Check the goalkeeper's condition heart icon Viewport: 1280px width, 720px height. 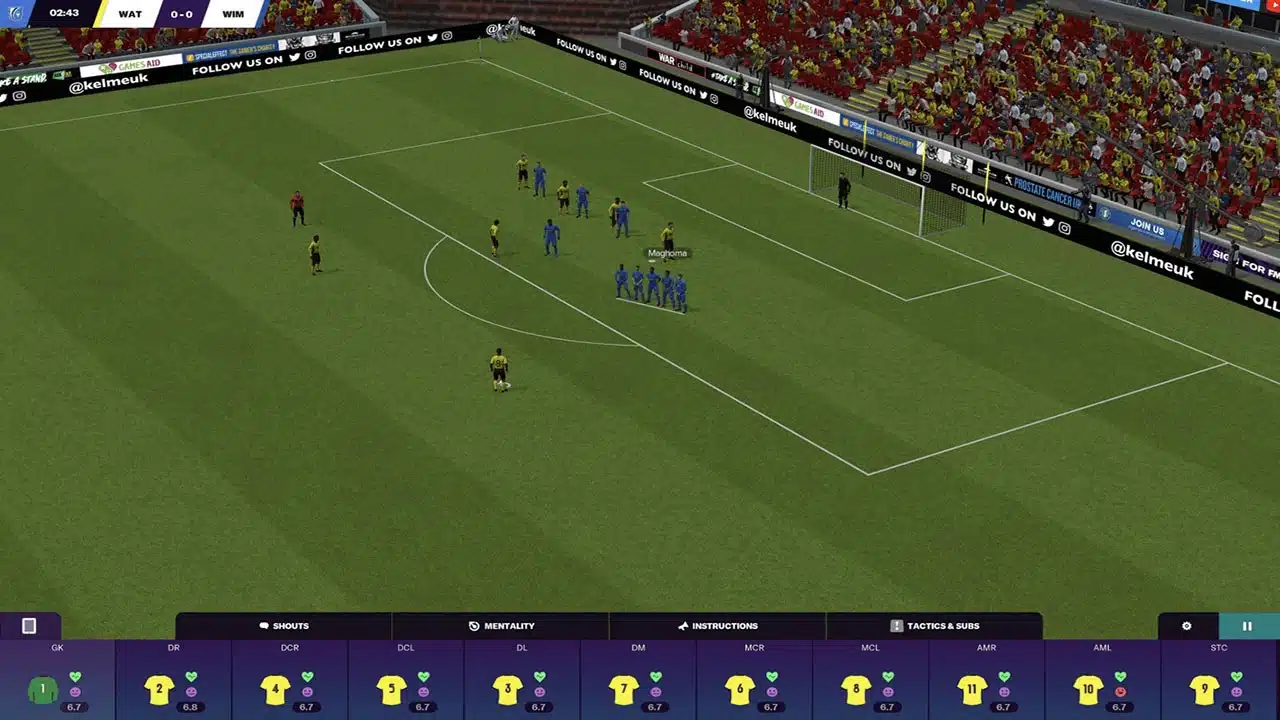(x=74, y=677)
